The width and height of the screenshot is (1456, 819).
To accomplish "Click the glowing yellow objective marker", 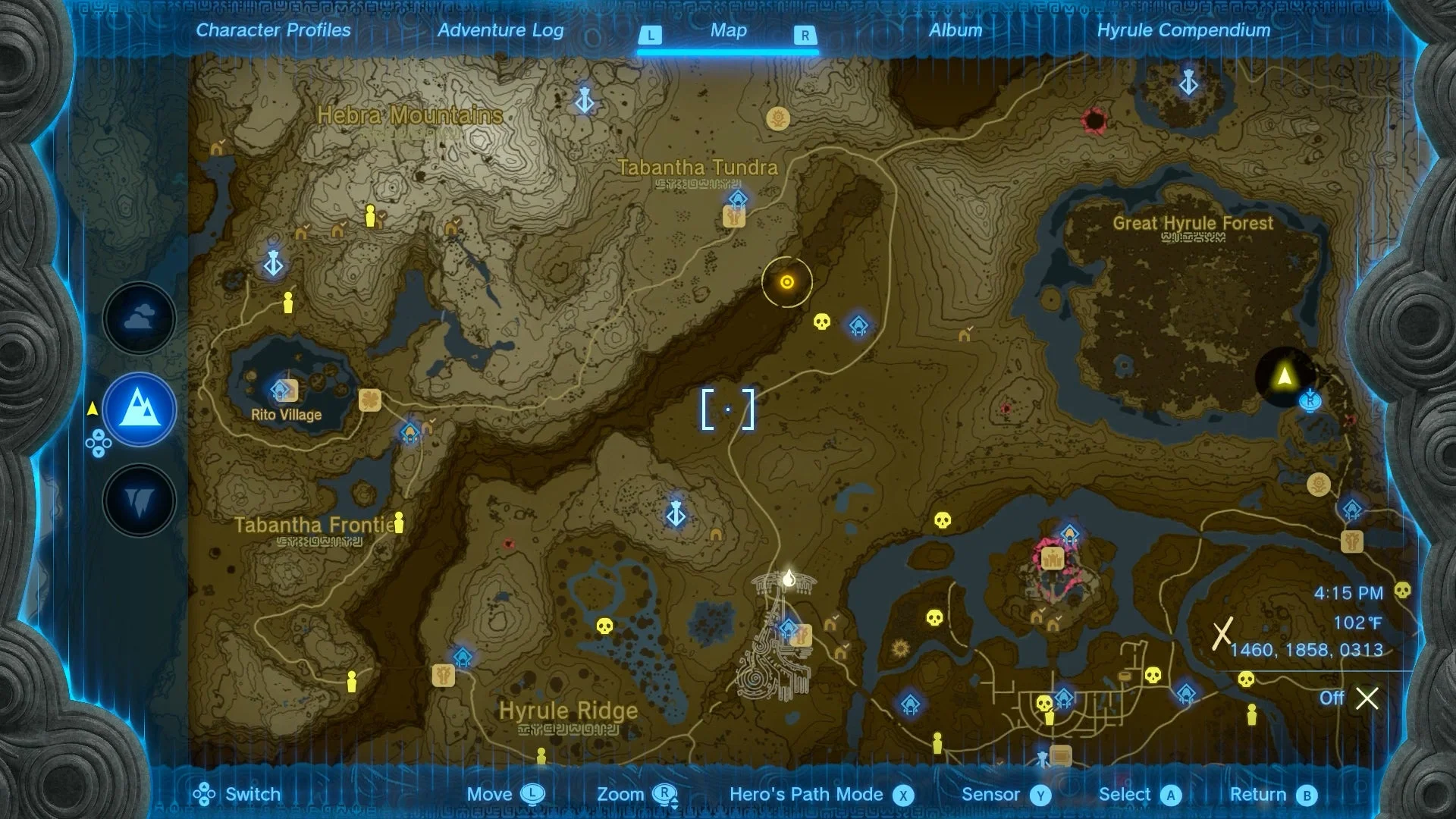I will pos(787,283).
